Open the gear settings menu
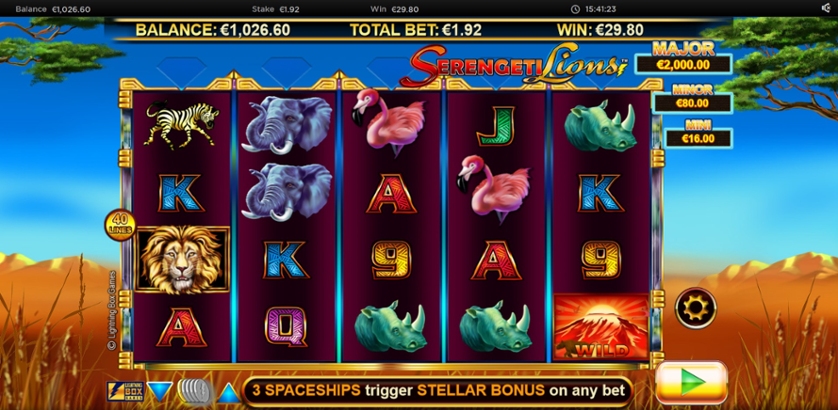 point(695,307)
